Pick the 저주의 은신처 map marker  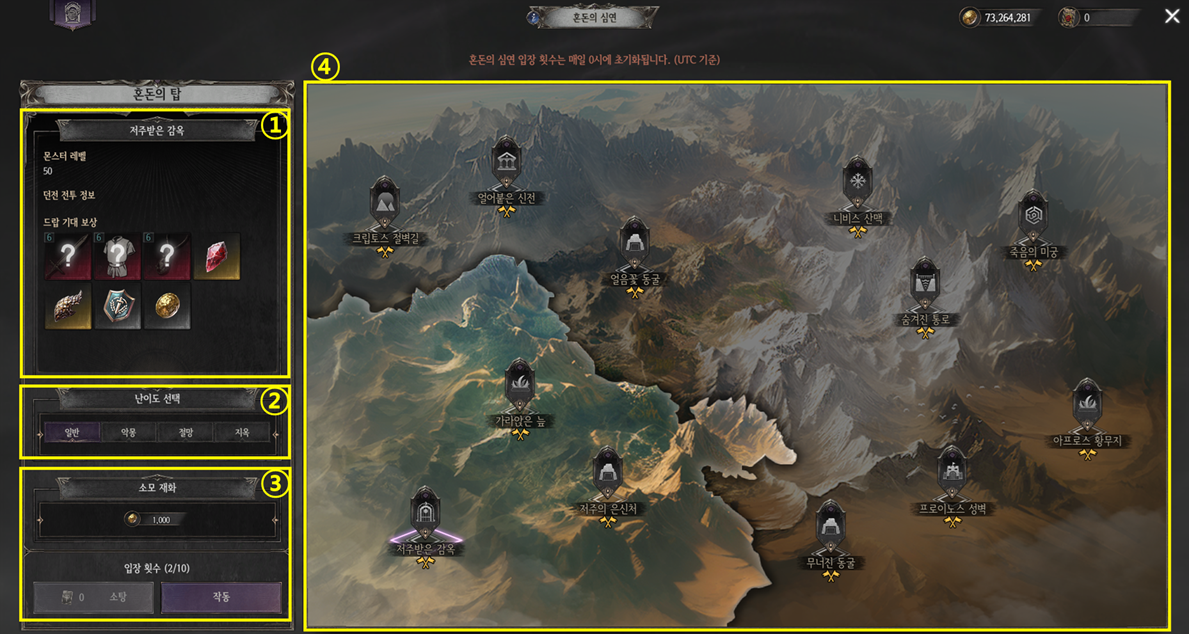coord(607,473)
